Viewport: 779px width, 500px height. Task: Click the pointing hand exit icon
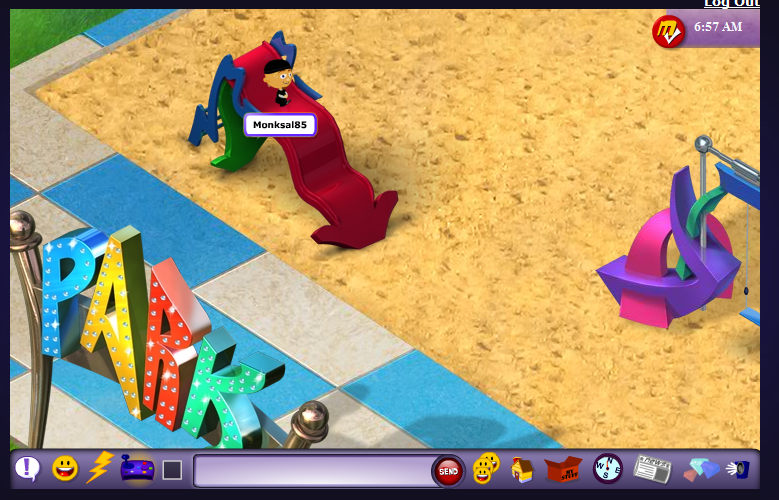click(738, 468)
